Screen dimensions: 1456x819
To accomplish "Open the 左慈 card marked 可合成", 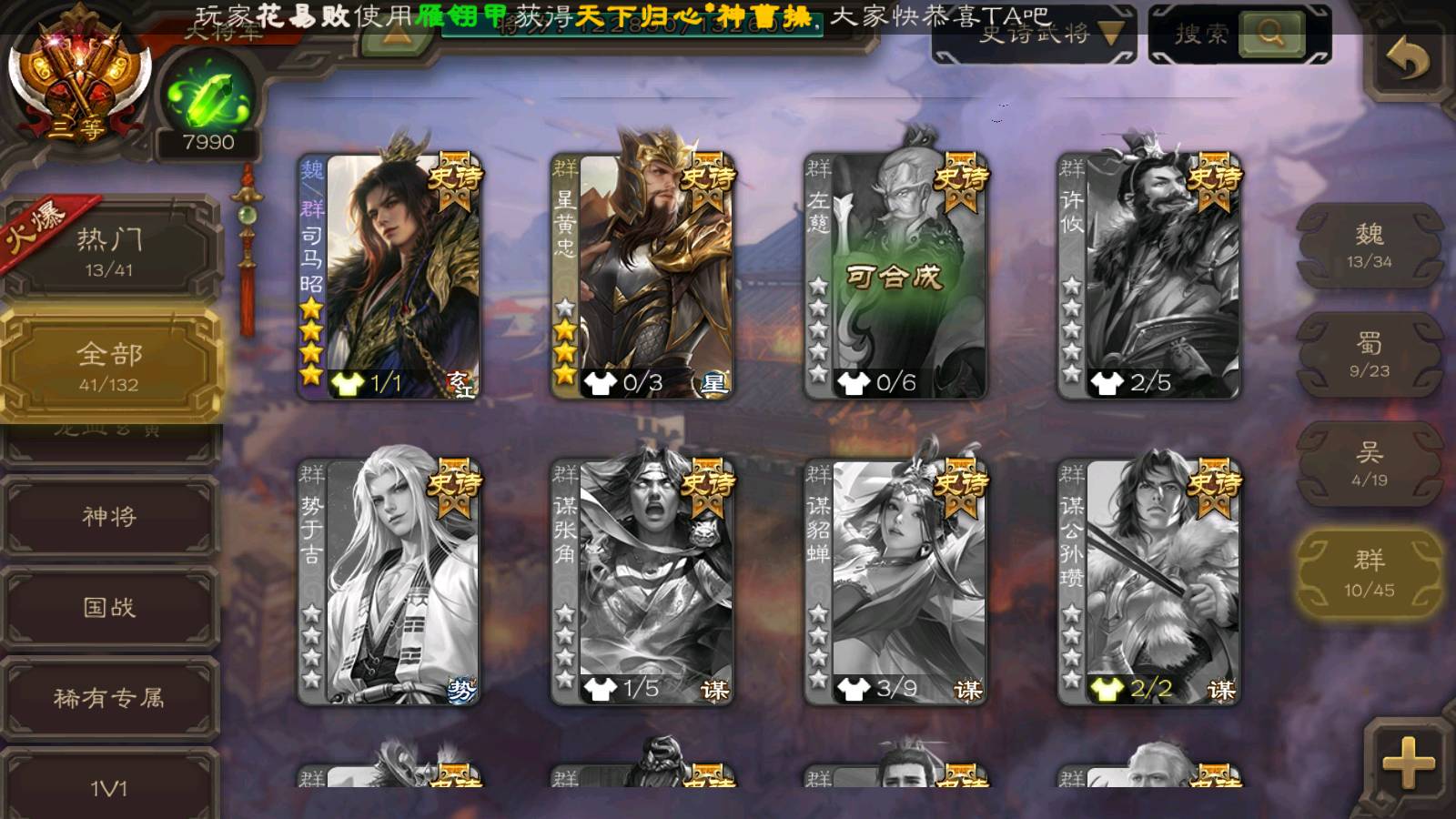I will (x=895, y=277).
